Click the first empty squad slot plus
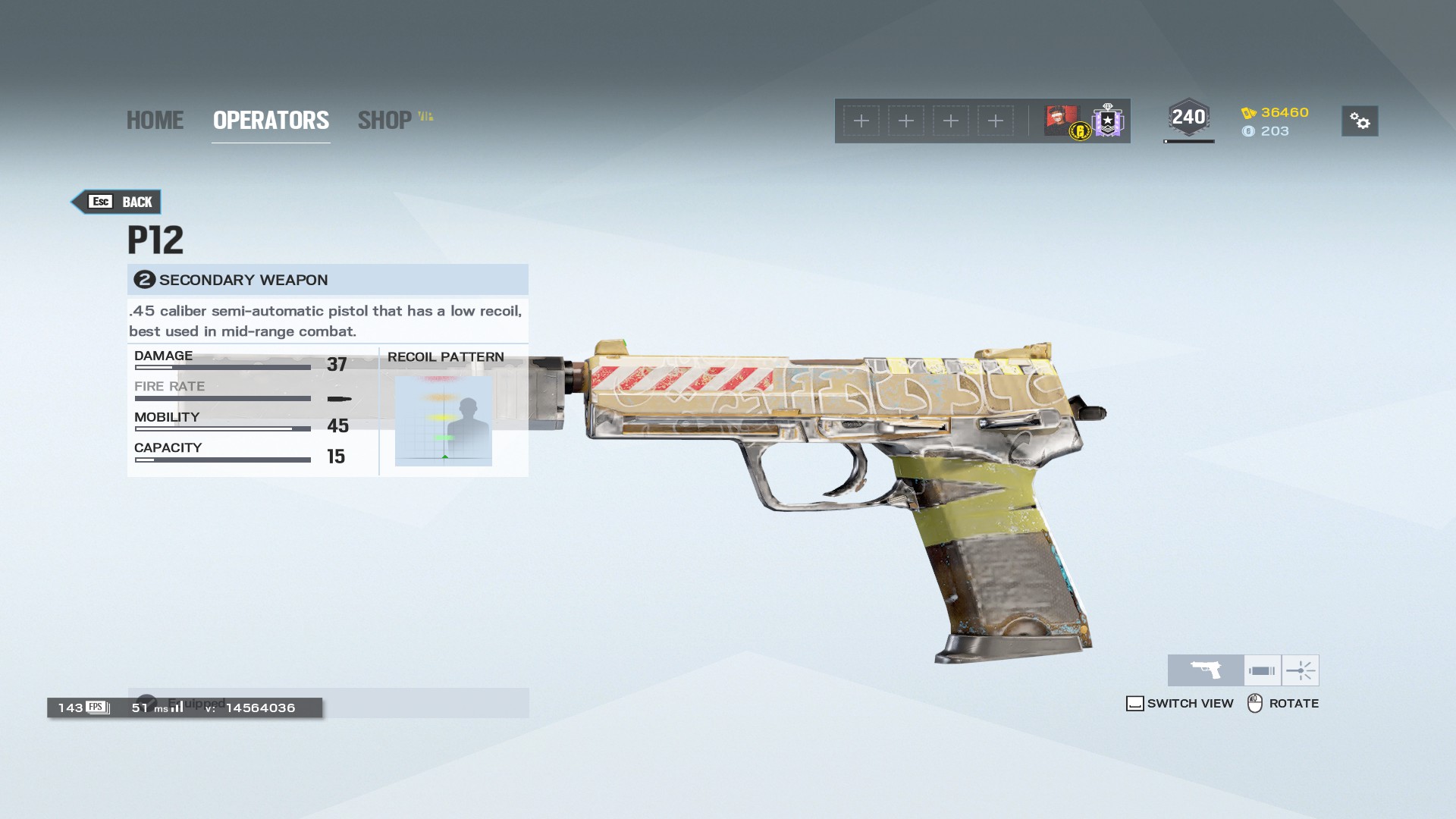This screenshot has width=1456, height=819. pyautogui.click(x=861, y=121)
